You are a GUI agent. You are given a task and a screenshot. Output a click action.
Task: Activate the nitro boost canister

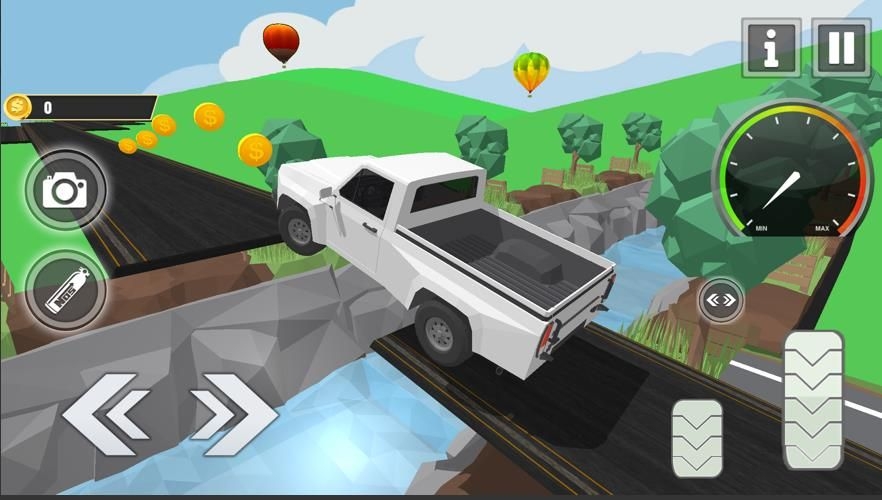(x=66, y=290)
